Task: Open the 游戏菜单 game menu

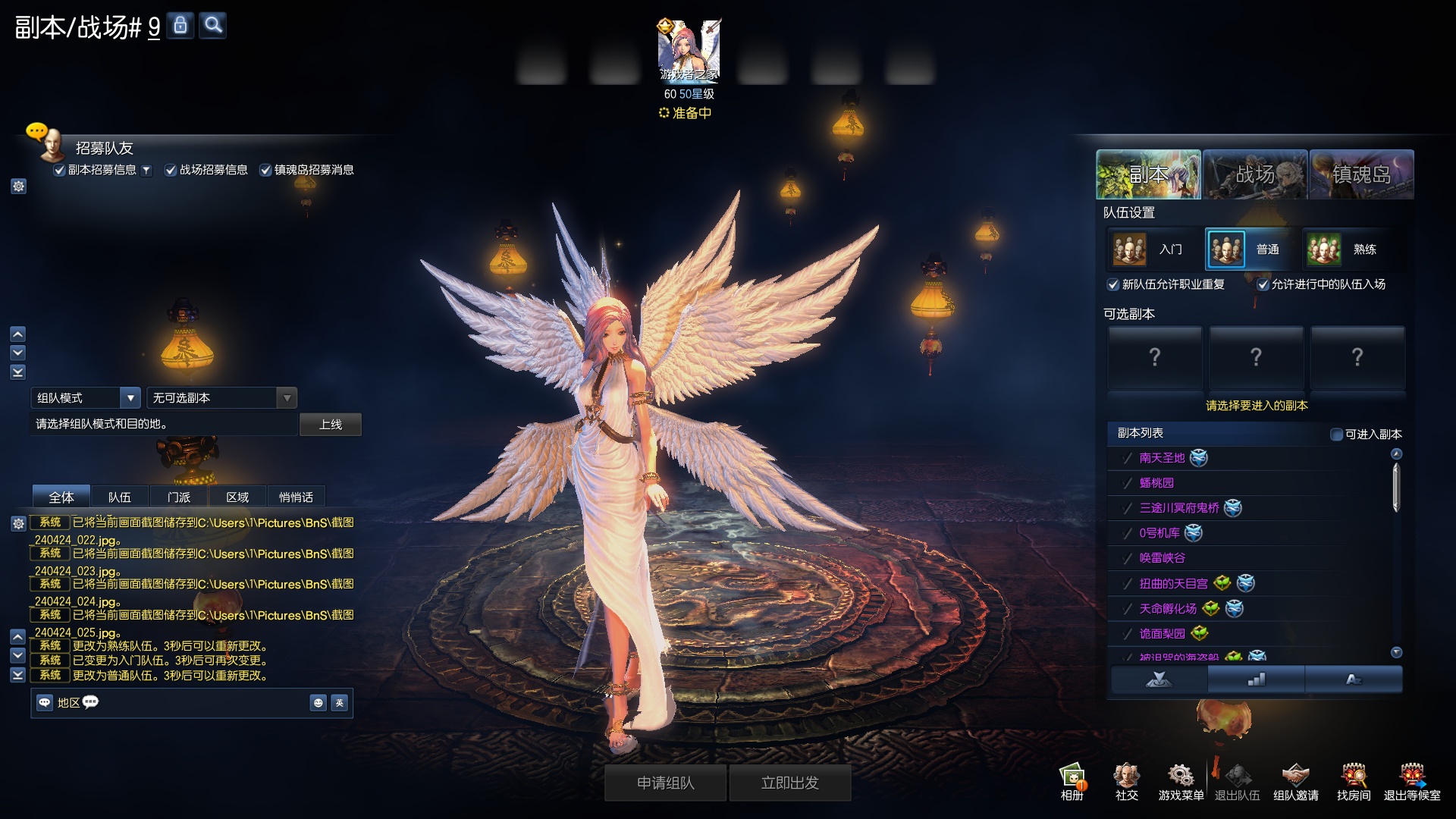Action: click(x=1181, y=781)
